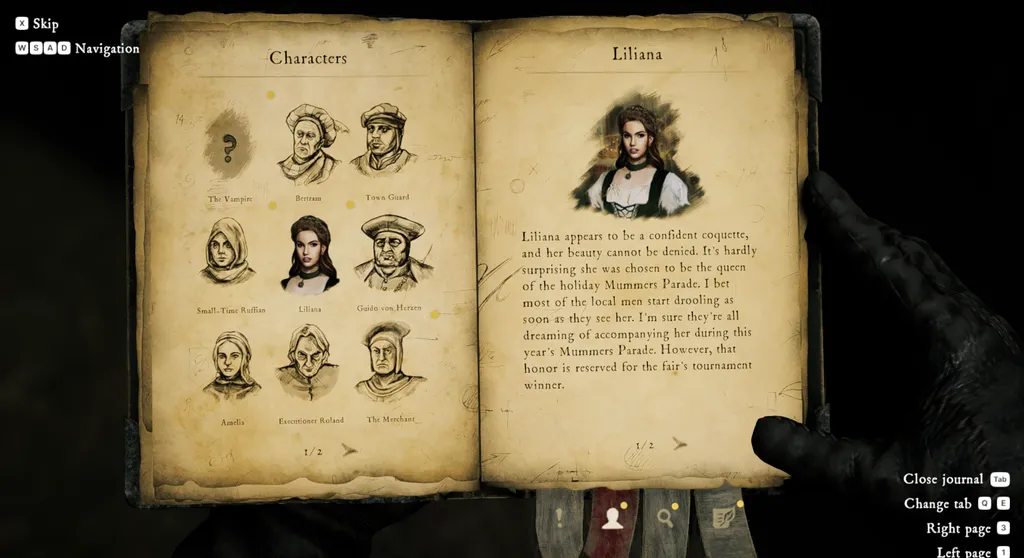Viewport: 1024px width, 558px height.
Task: Switch to the characters silhouette tab
Action: pyautogui.click(x=611, y=517)
